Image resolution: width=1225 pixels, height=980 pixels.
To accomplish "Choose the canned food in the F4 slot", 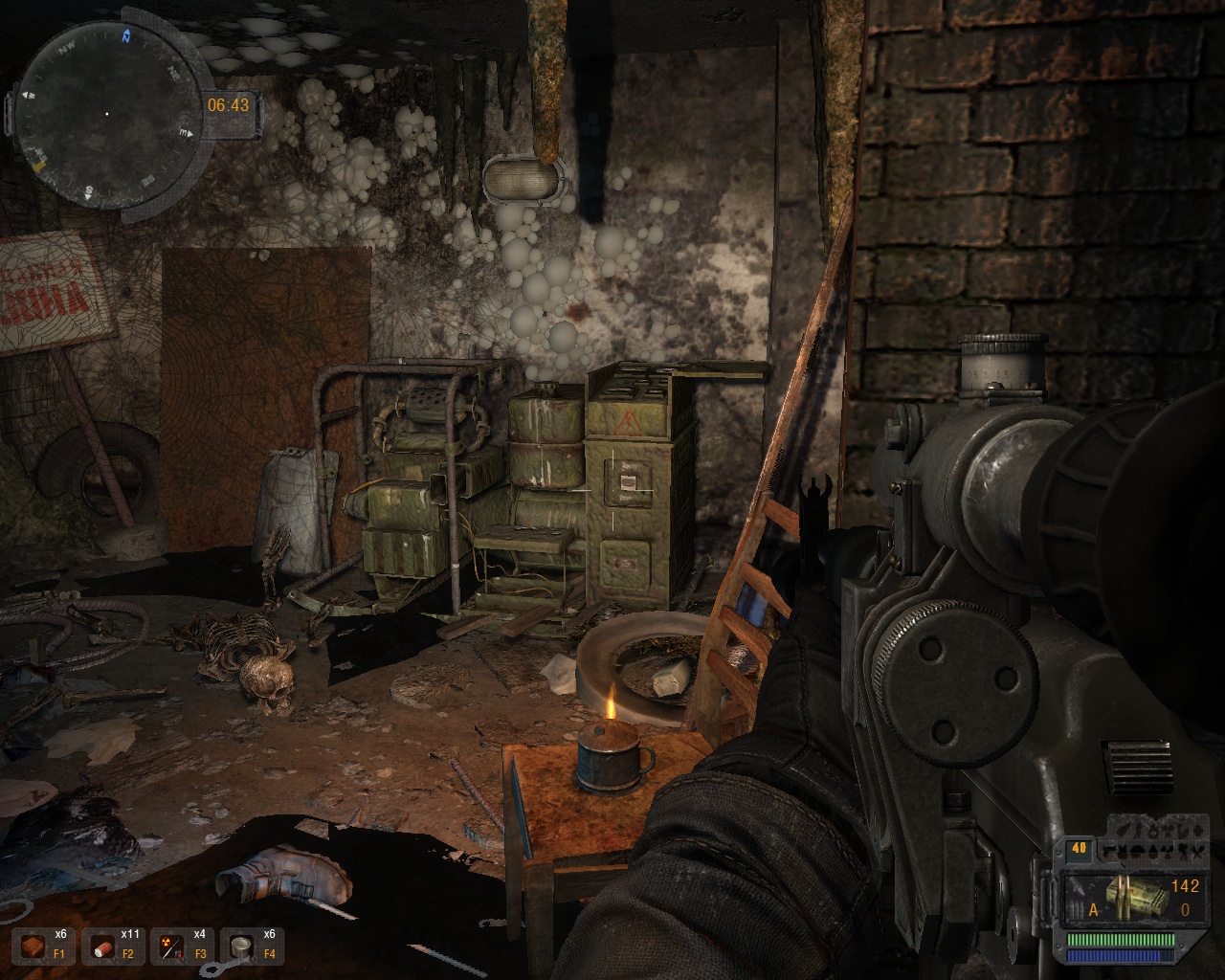I will 243,947.
